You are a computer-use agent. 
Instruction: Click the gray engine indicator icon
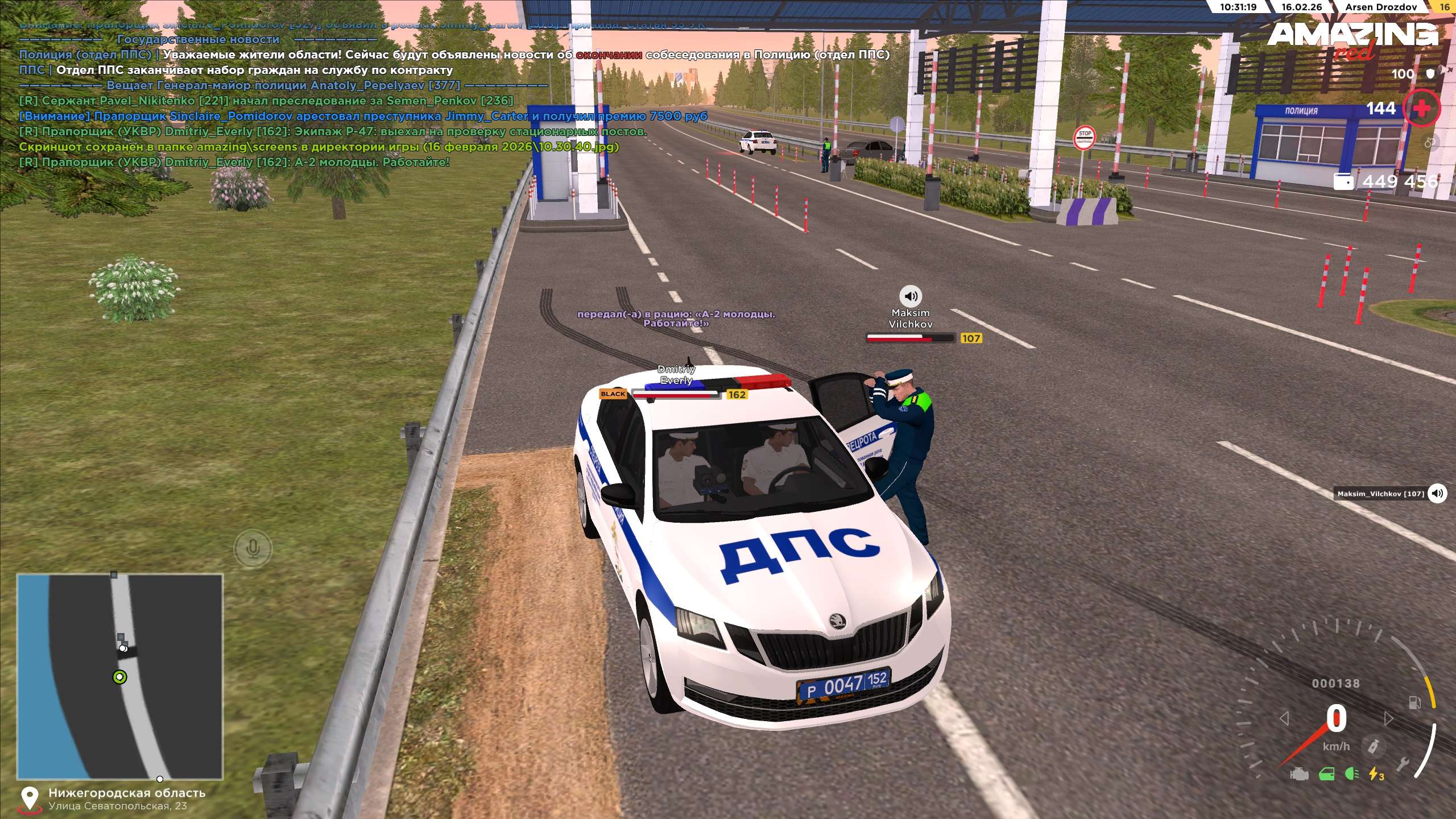click(x=1299, y=774)
